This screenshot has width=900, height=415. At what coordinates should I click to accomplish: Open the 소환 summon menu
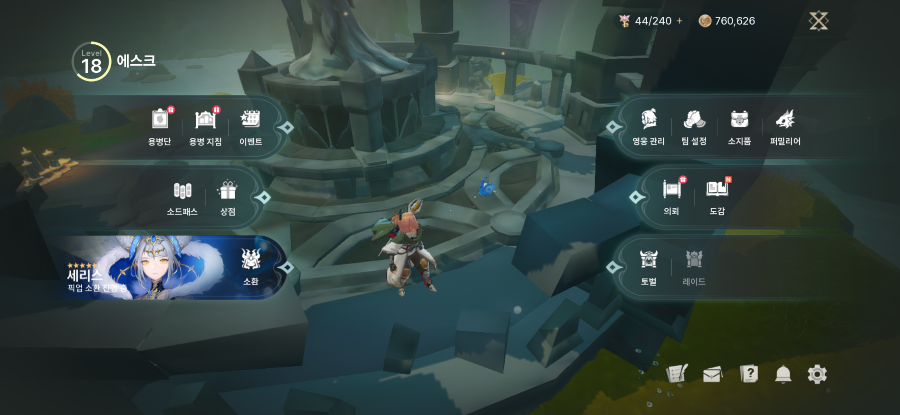251,266
